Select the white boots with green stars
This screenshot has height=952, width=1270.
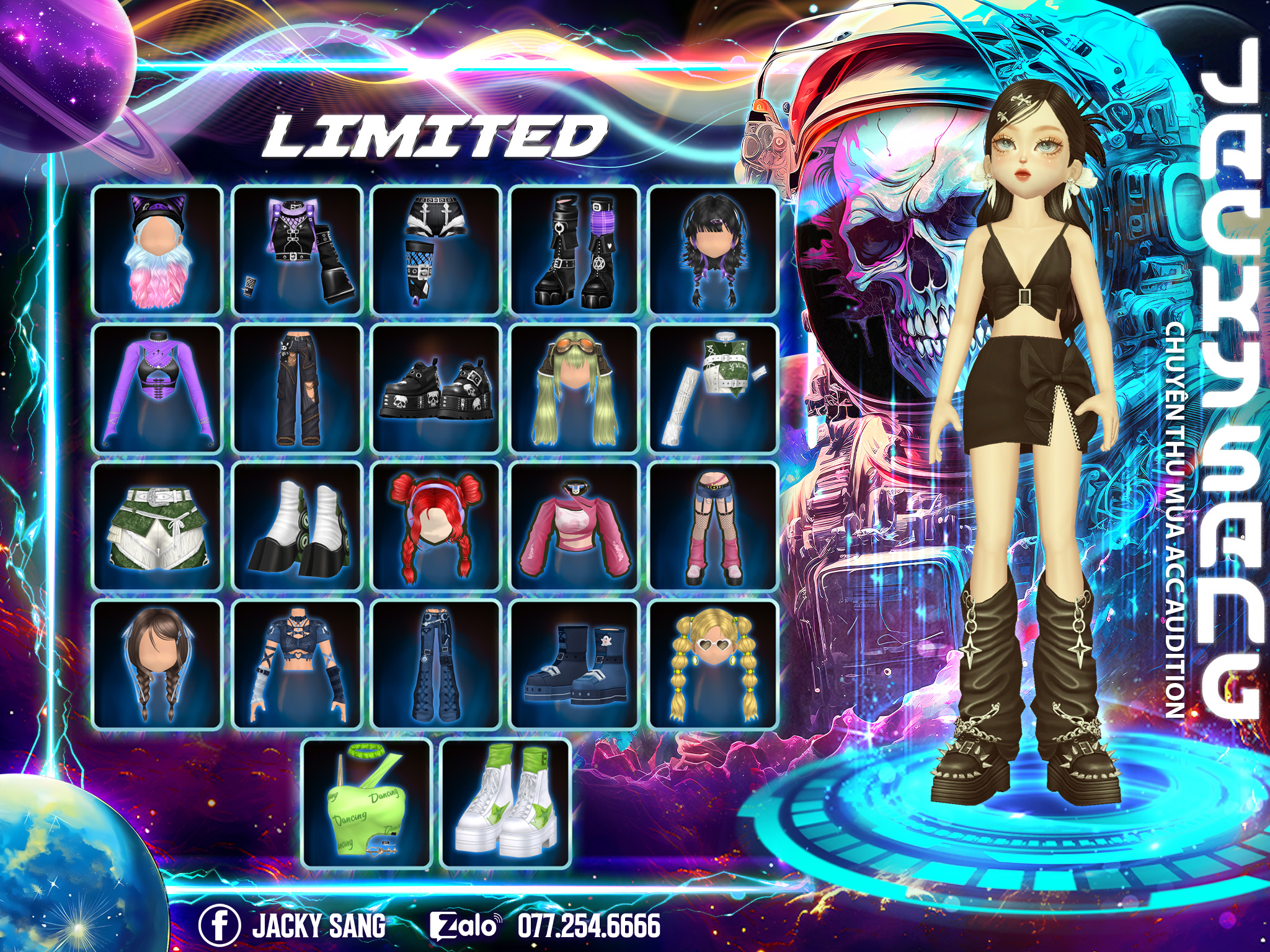coord(505,804)
